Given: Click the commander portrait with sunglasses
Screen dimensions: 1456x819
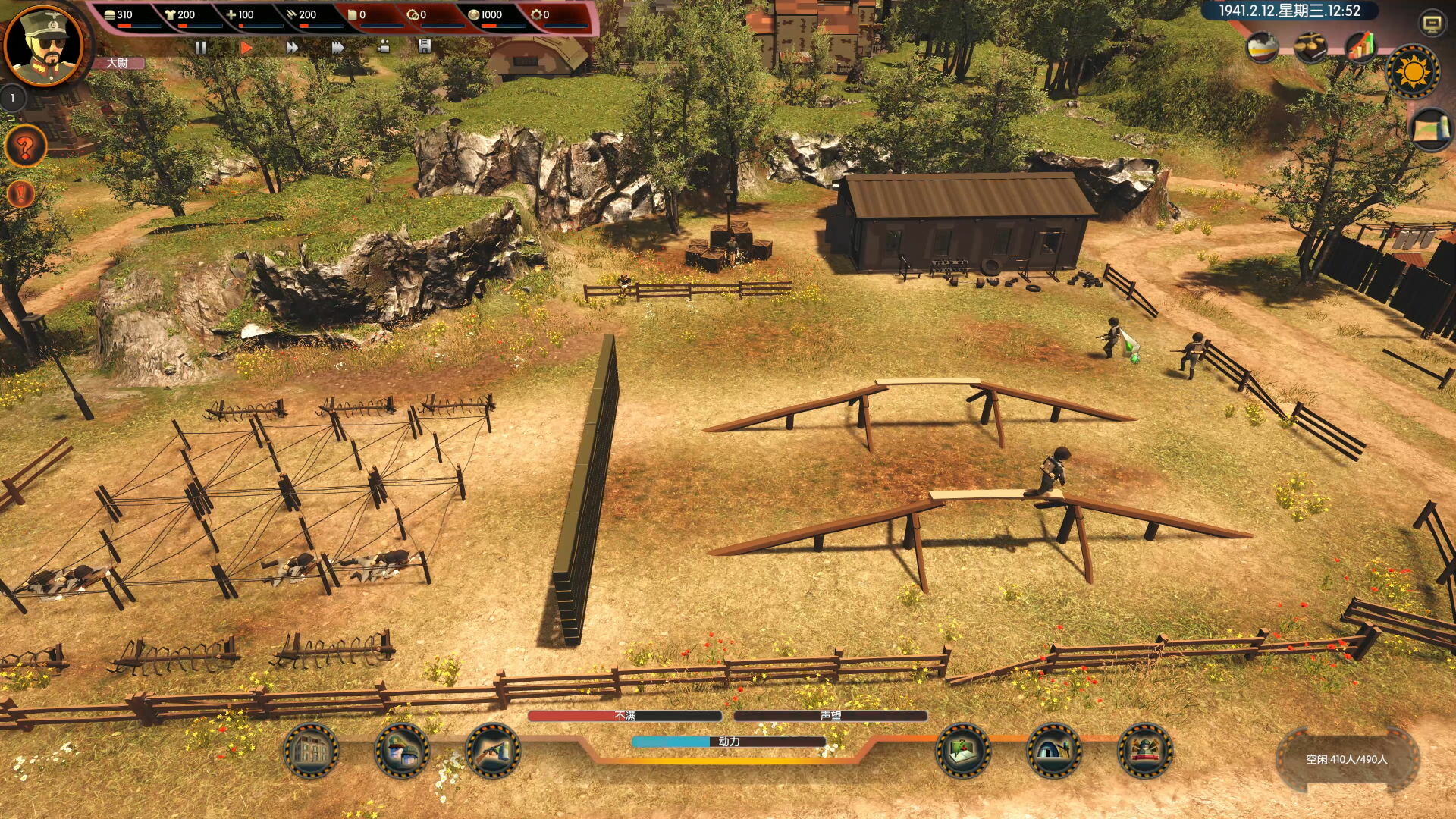Looking at the screenshot, I should point(44,44).
